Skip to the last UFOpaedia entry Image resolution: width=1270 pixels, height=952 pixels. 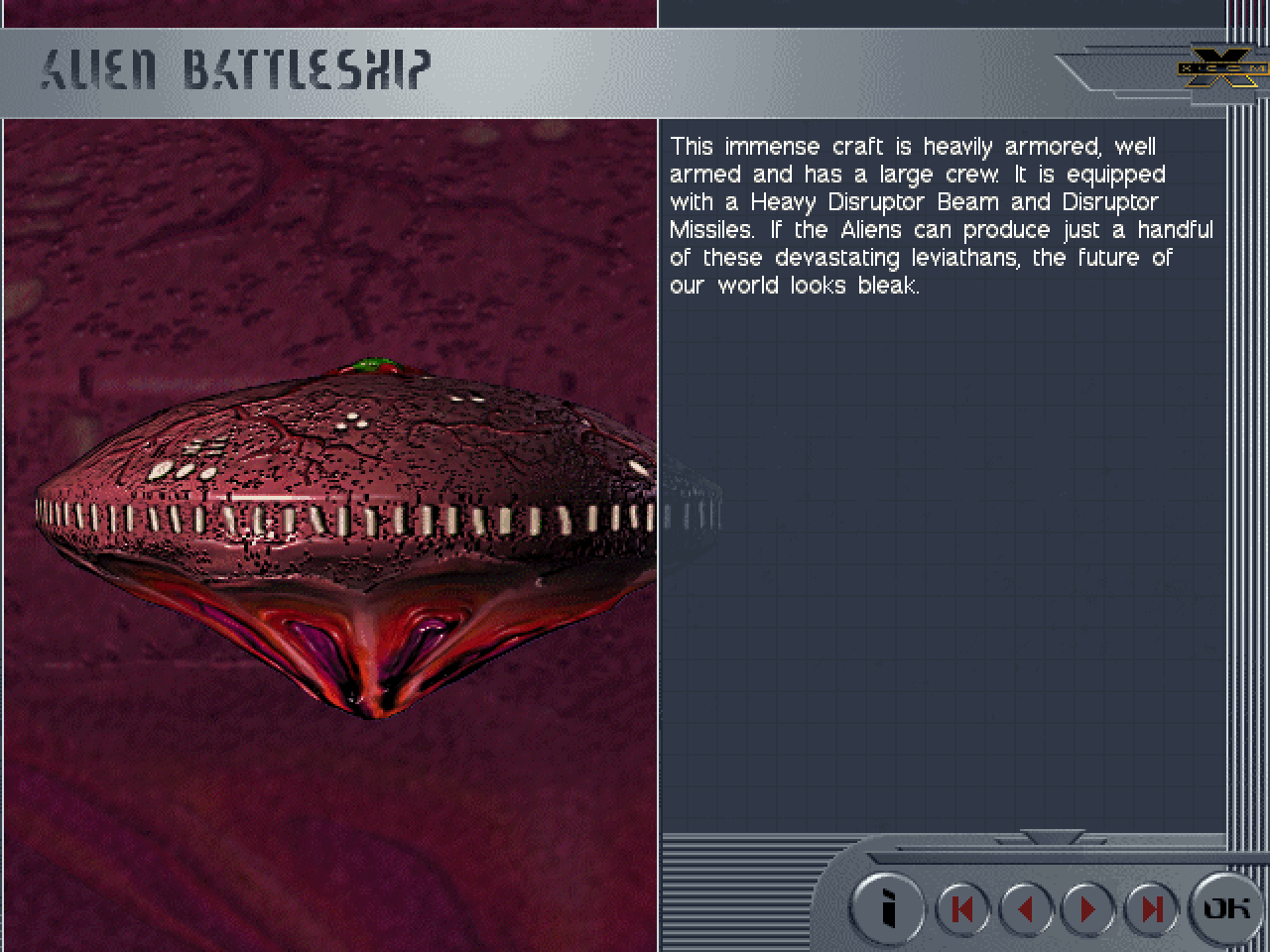(1151, 908)
